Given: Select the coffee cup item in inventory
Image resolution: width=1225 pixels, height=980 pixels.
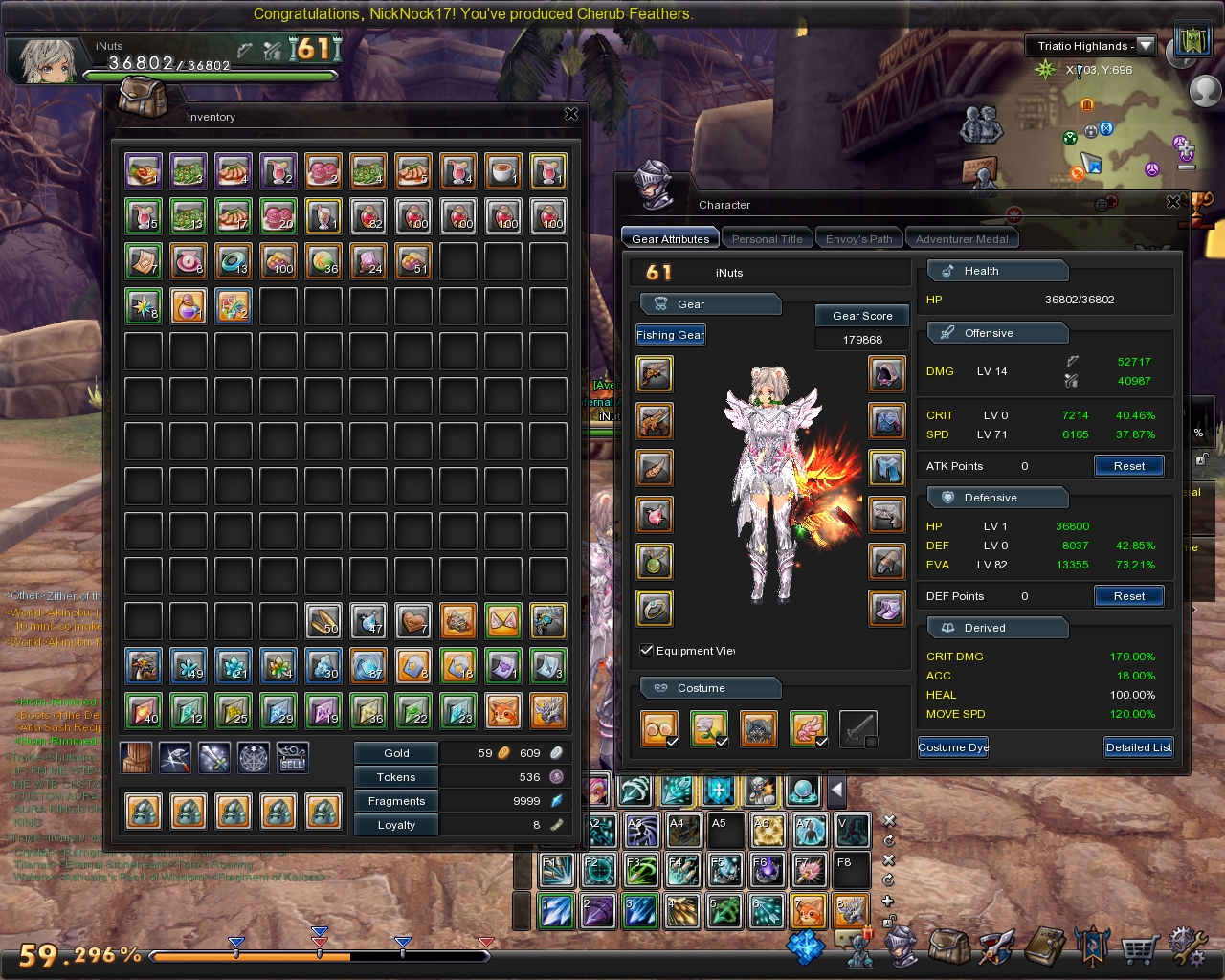Looking at the screenshot, I should (x=502, y=171).
